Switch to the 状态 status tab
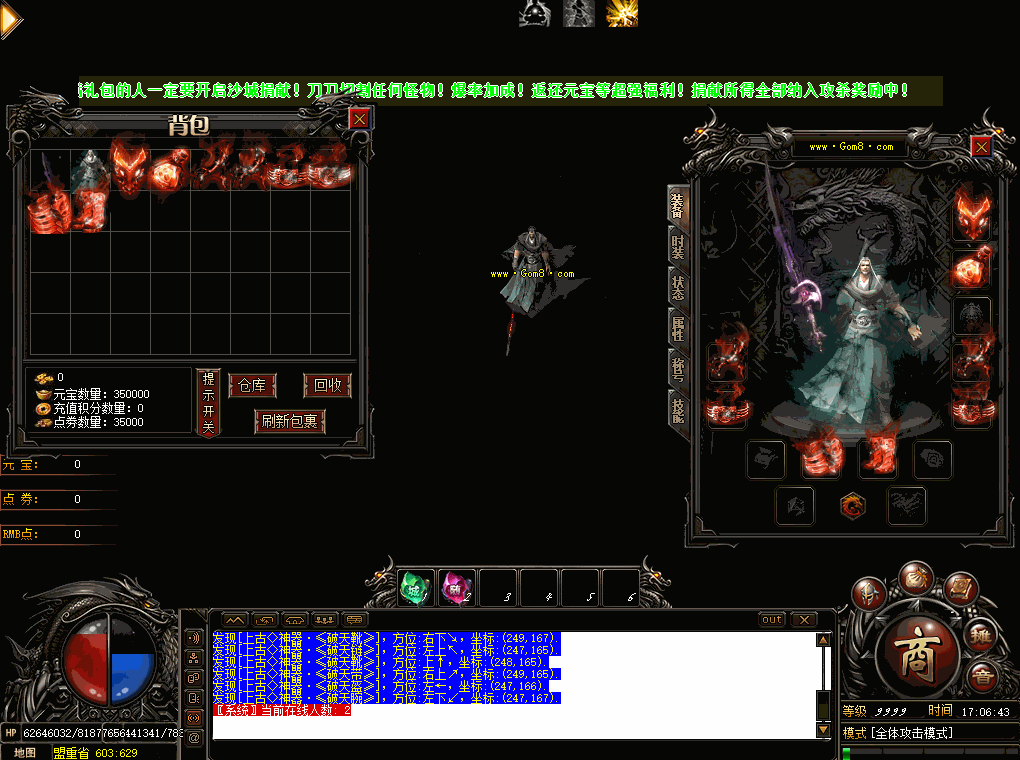The width and height of the screenshot is (1020, 760). pyautogui.click(x=678, y=286)
